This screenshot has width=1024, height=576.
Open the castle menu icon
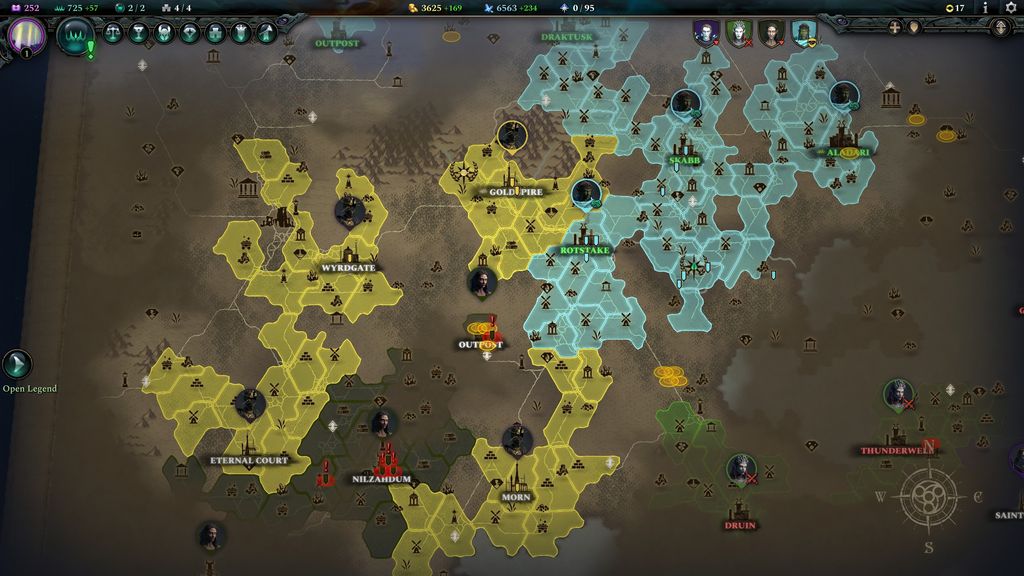tap(216, 33)
